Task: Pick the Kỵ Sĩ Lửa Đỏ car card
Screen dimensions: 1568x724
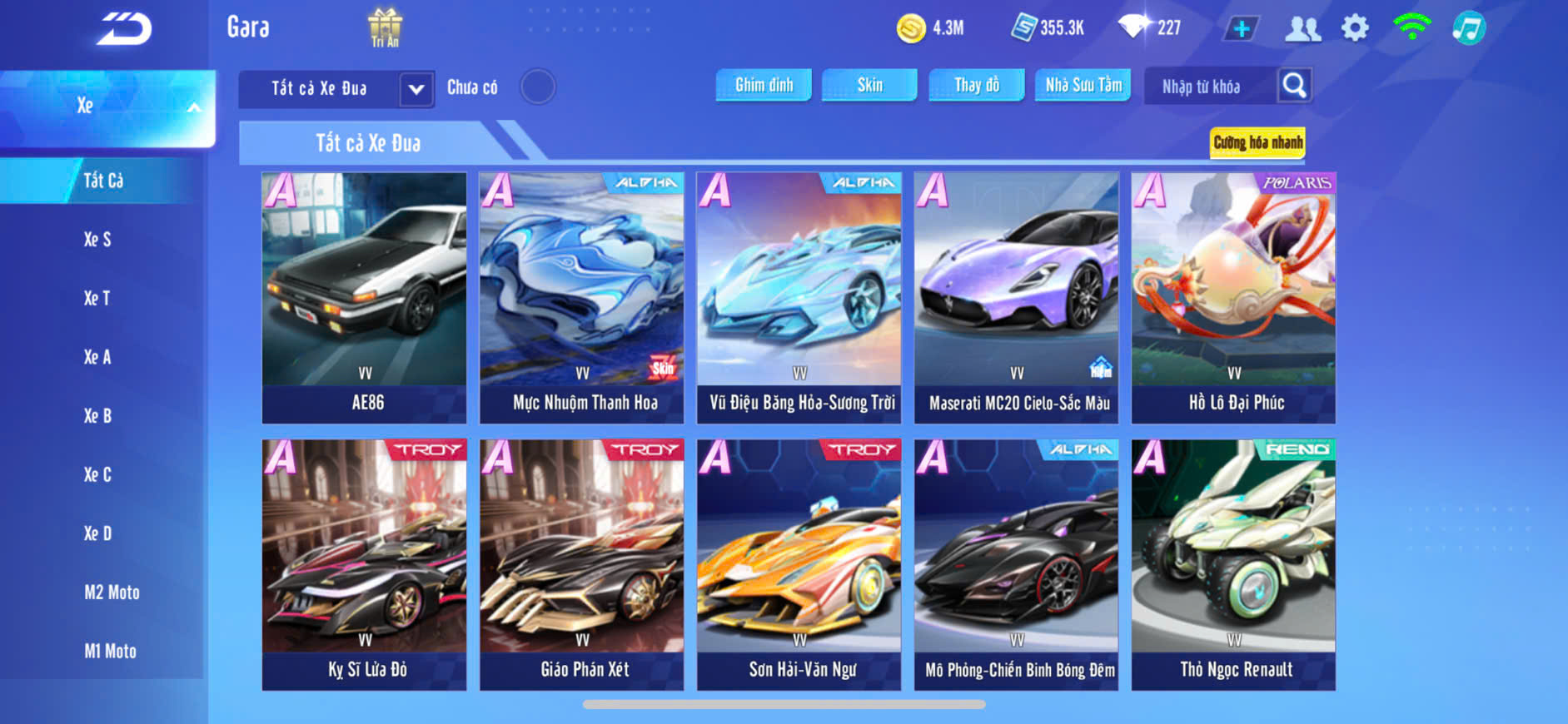Action: (x=365, y=564)
